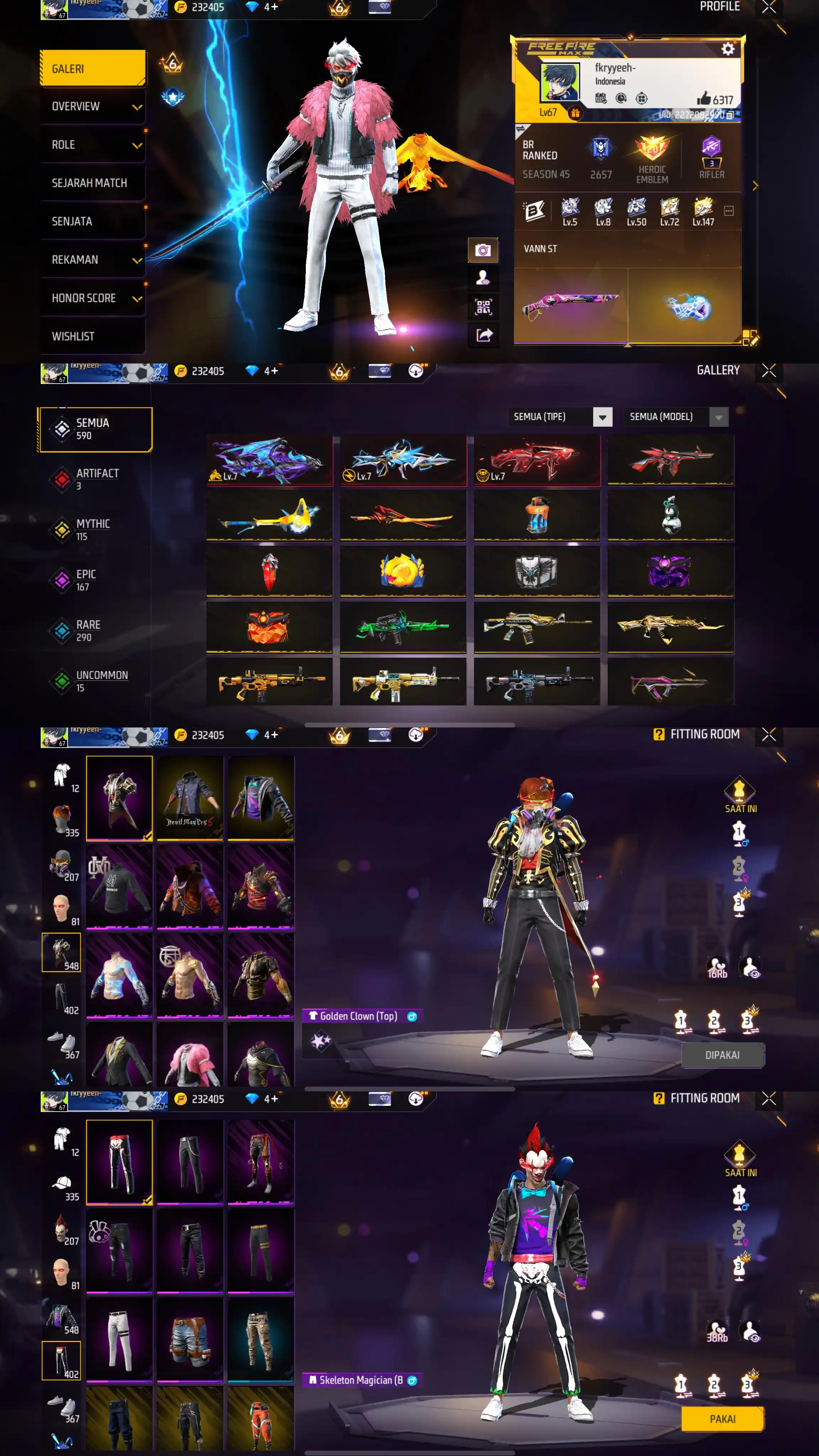The height and width of the screenshot is (1456, 819).
Task: Show the profile QR code
Action: coord(483,307)
